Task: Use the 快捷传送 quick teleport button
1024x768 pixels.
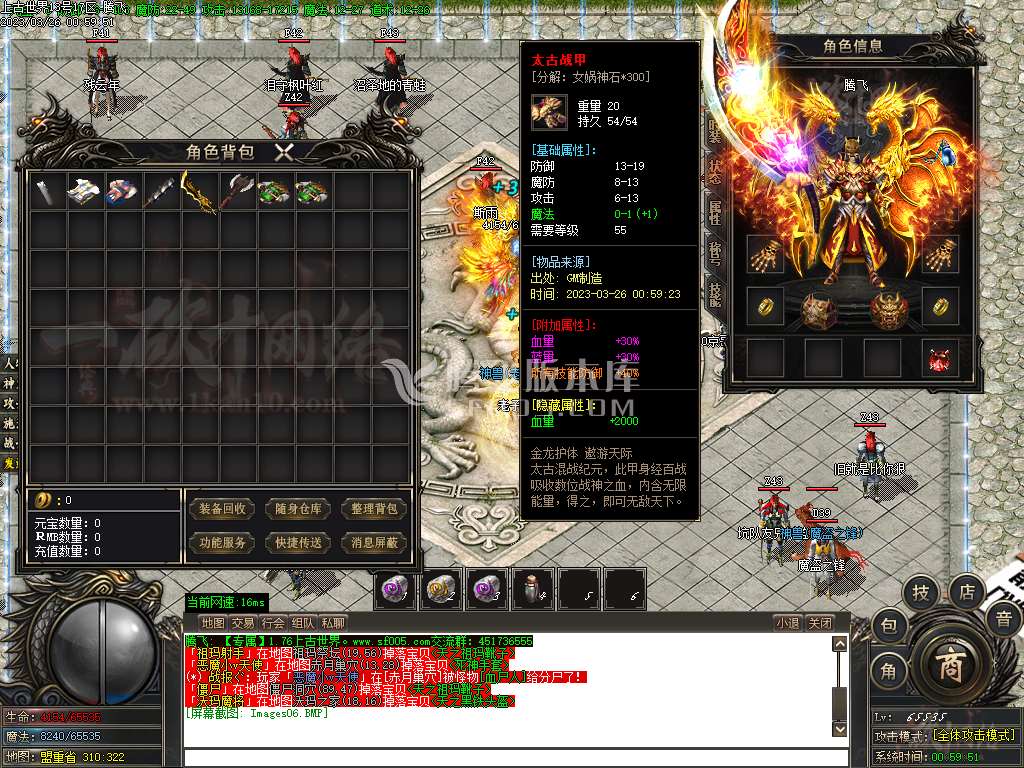Action: [299, 543]
